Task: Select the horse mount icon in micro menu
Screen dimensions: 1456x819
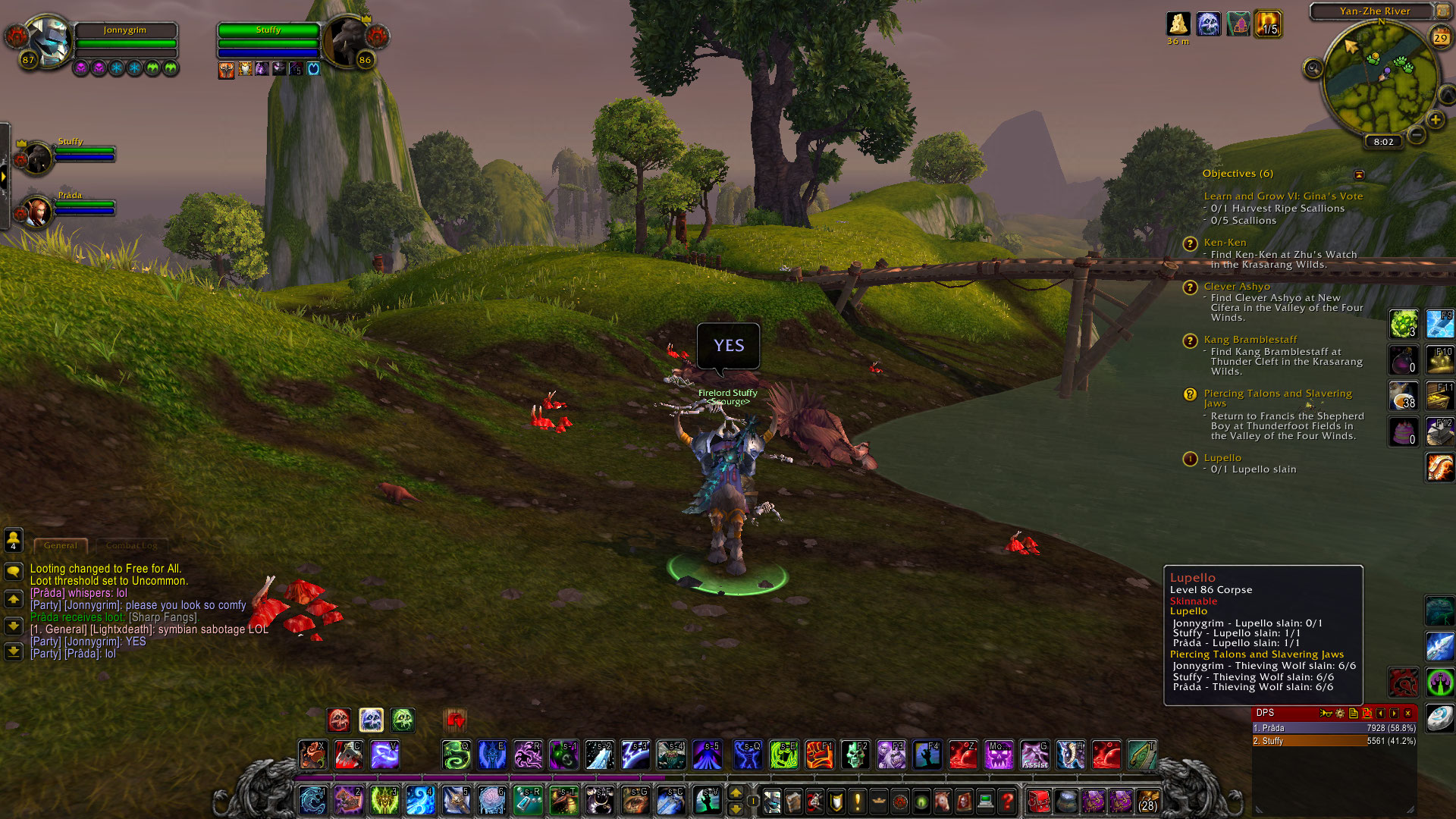Action: [943, 800]
